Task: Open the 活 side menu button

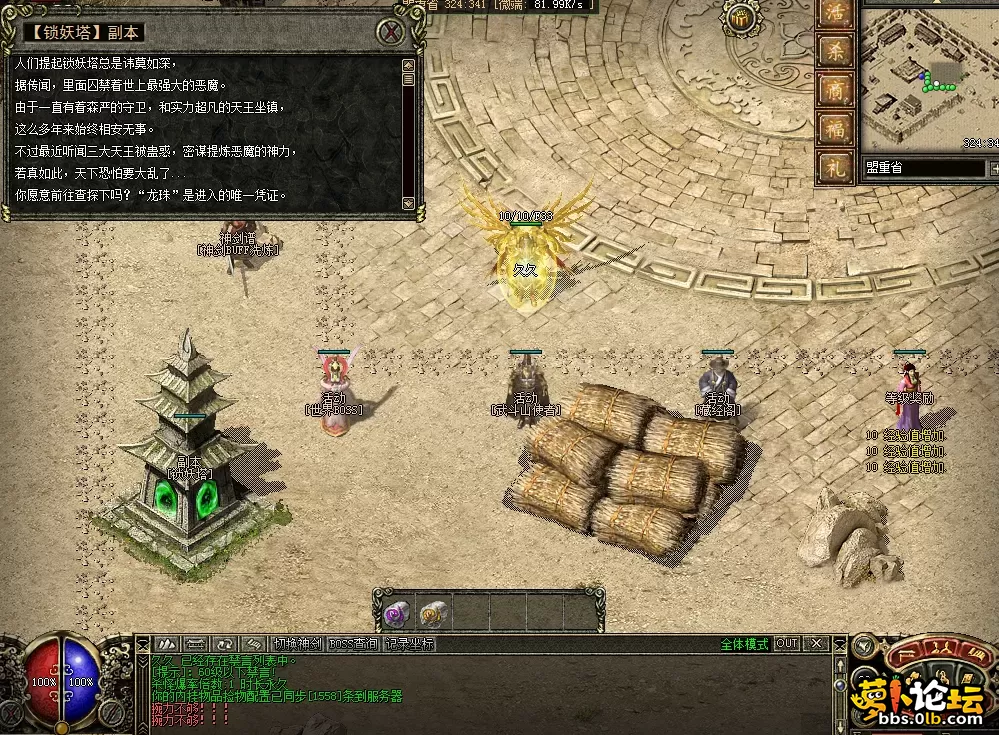Action: tap(833, 15)
